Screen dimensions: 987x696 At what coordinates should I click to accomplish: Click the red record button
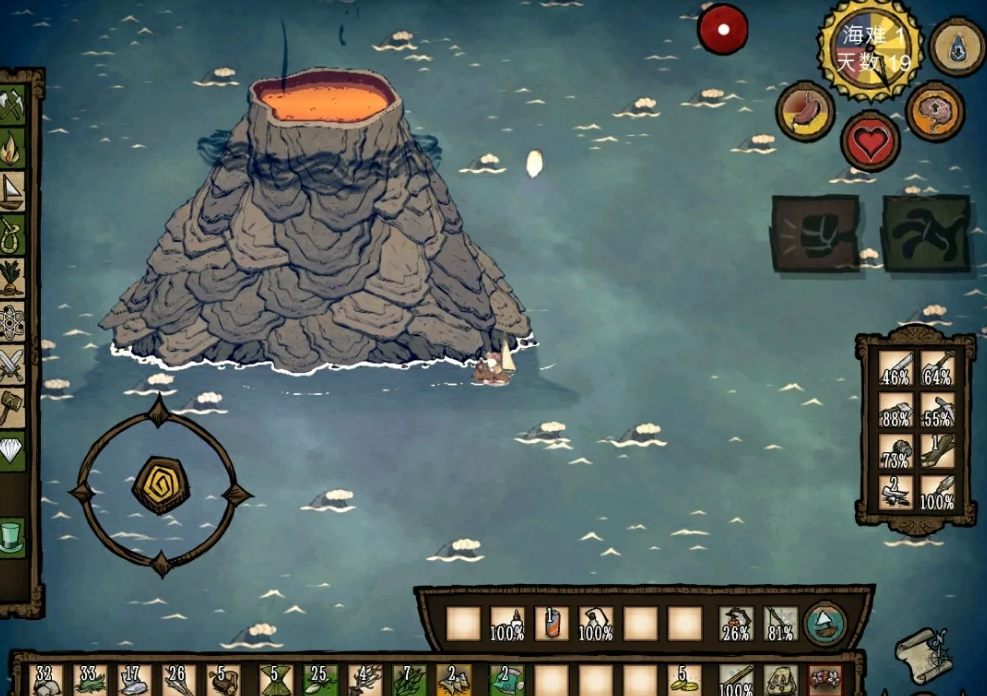[x=723, y=30]
